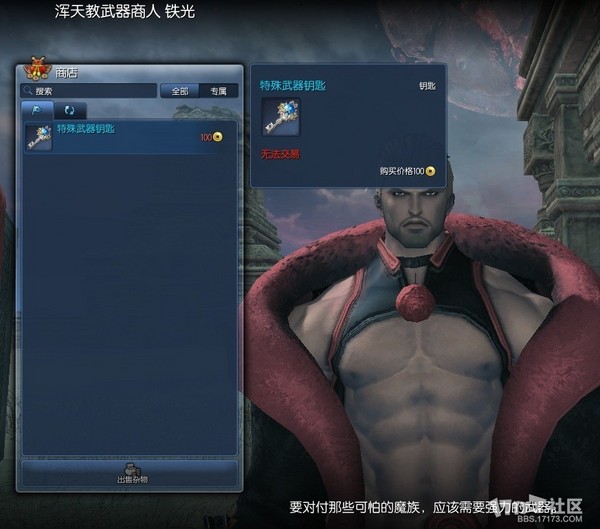Switch to the 专属 (Exclusive) filter
600x529 pixels.
[x=218, y=91]
